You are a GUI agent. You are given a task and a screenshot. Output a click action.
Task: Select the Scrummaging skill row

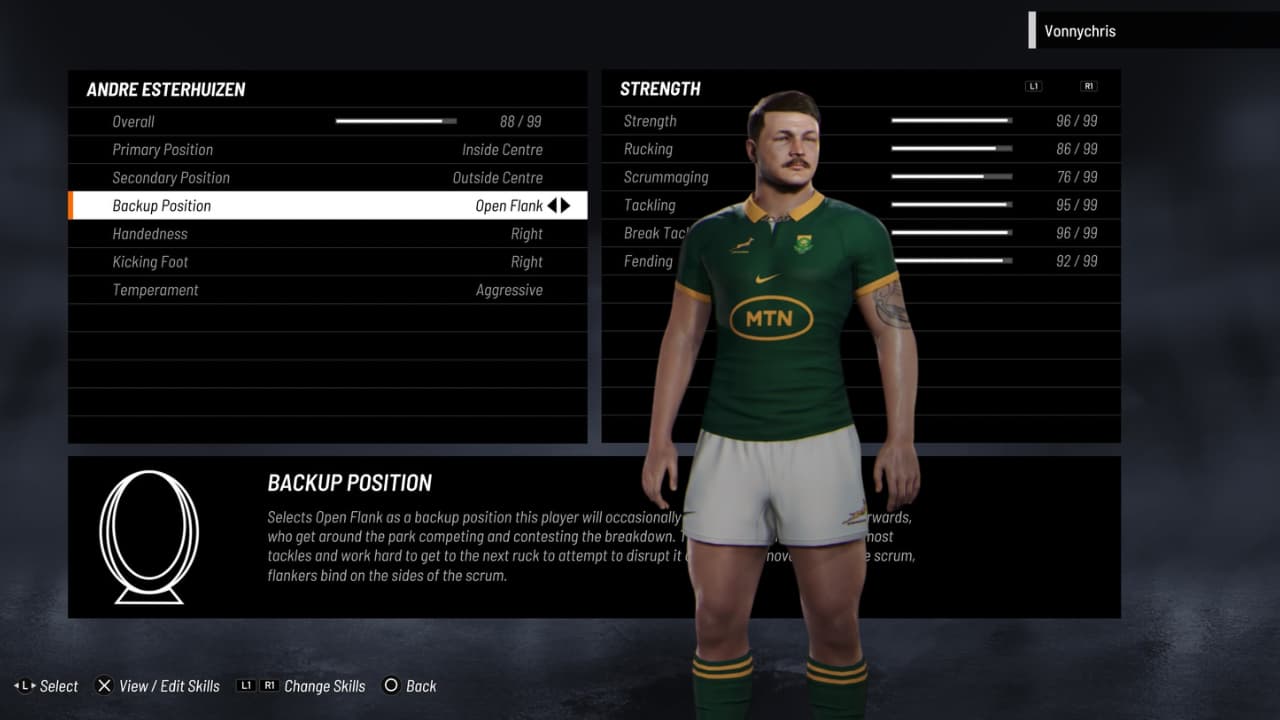[666, 177]
